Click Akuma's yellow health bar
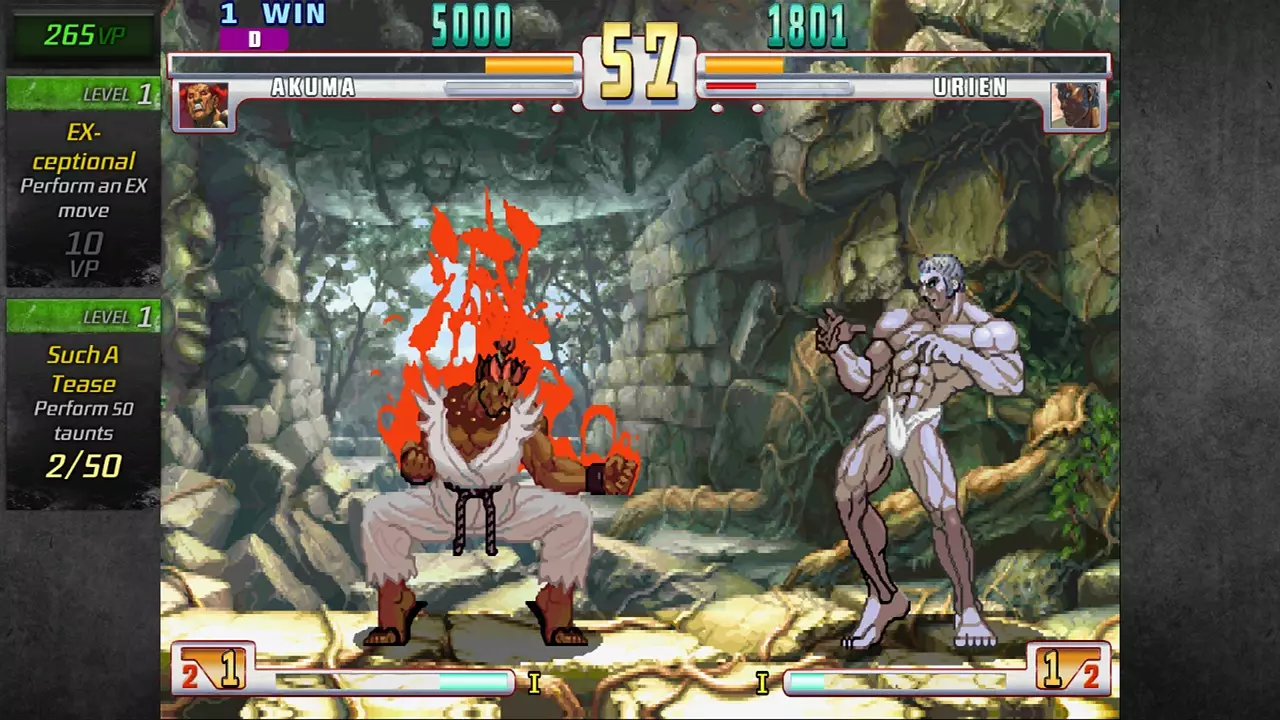1280x720 pixels. click(x=530, y=65)
